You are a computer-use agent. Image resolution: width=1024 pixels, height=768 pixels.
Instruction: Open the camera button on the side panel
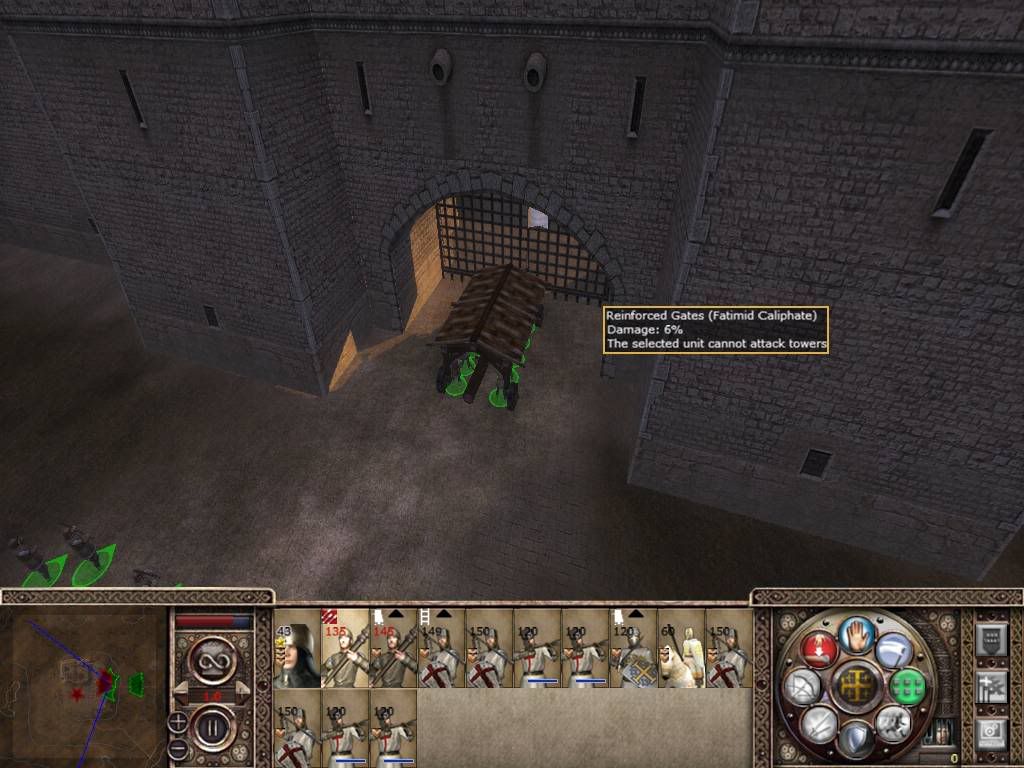991,734
